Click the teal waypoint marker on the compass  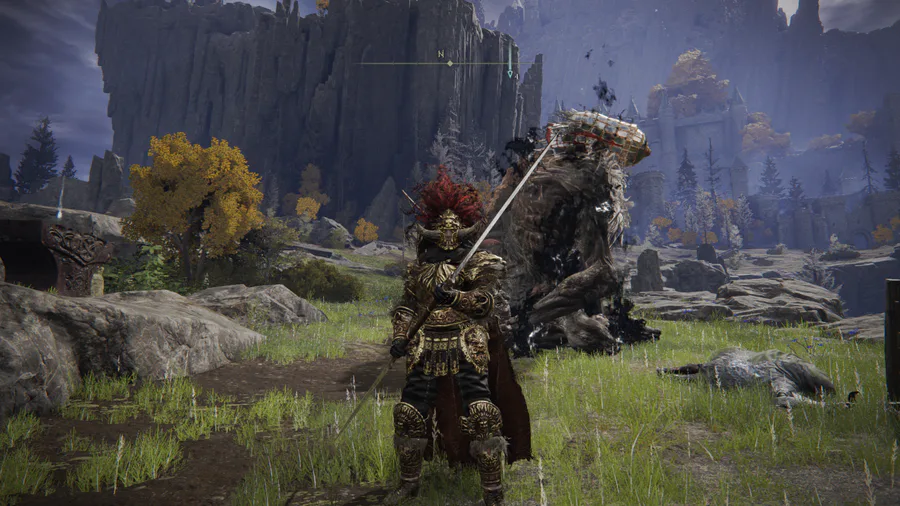coord(511,71)
